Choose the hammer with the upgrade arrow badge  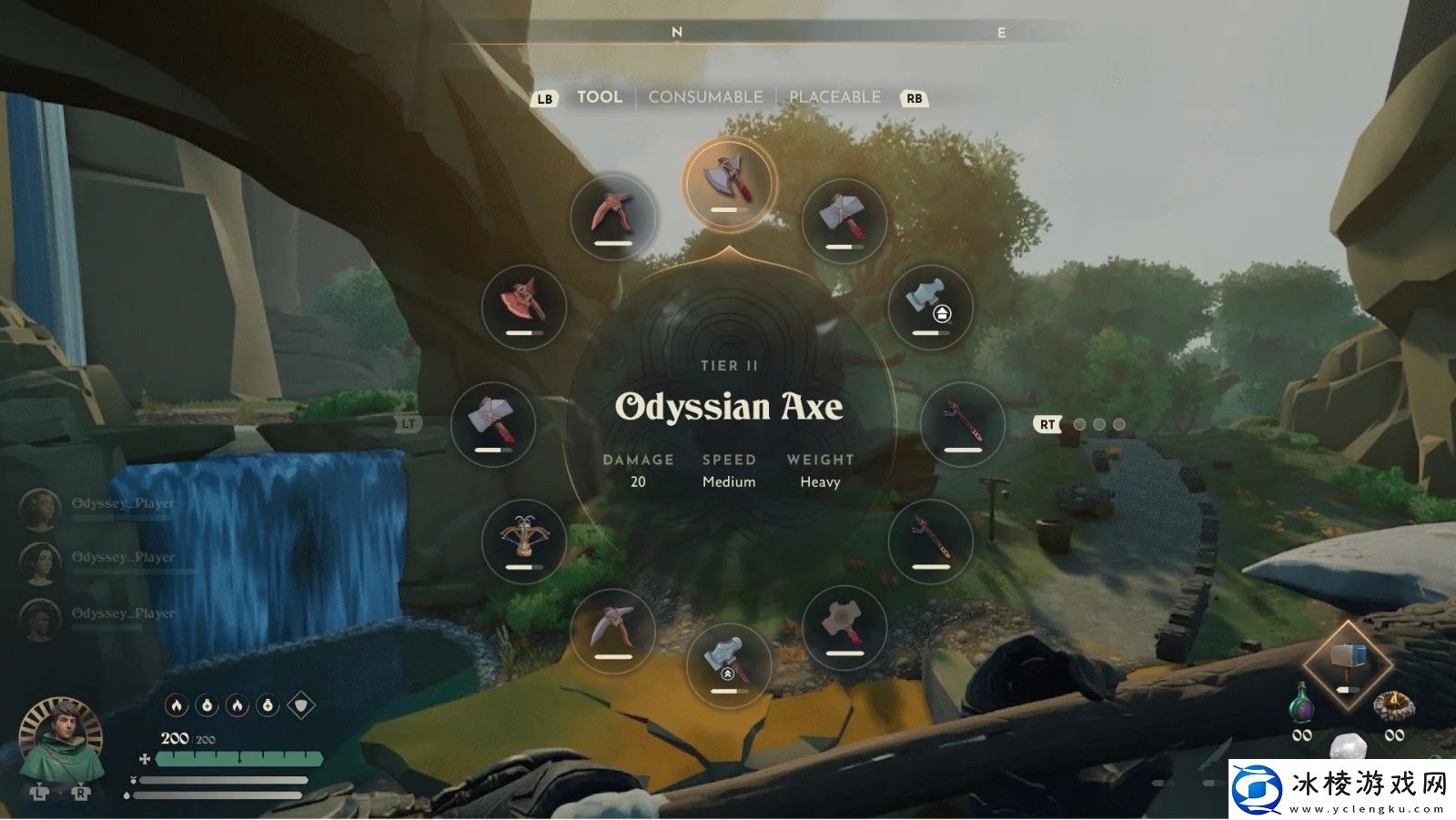click(729, 663)
